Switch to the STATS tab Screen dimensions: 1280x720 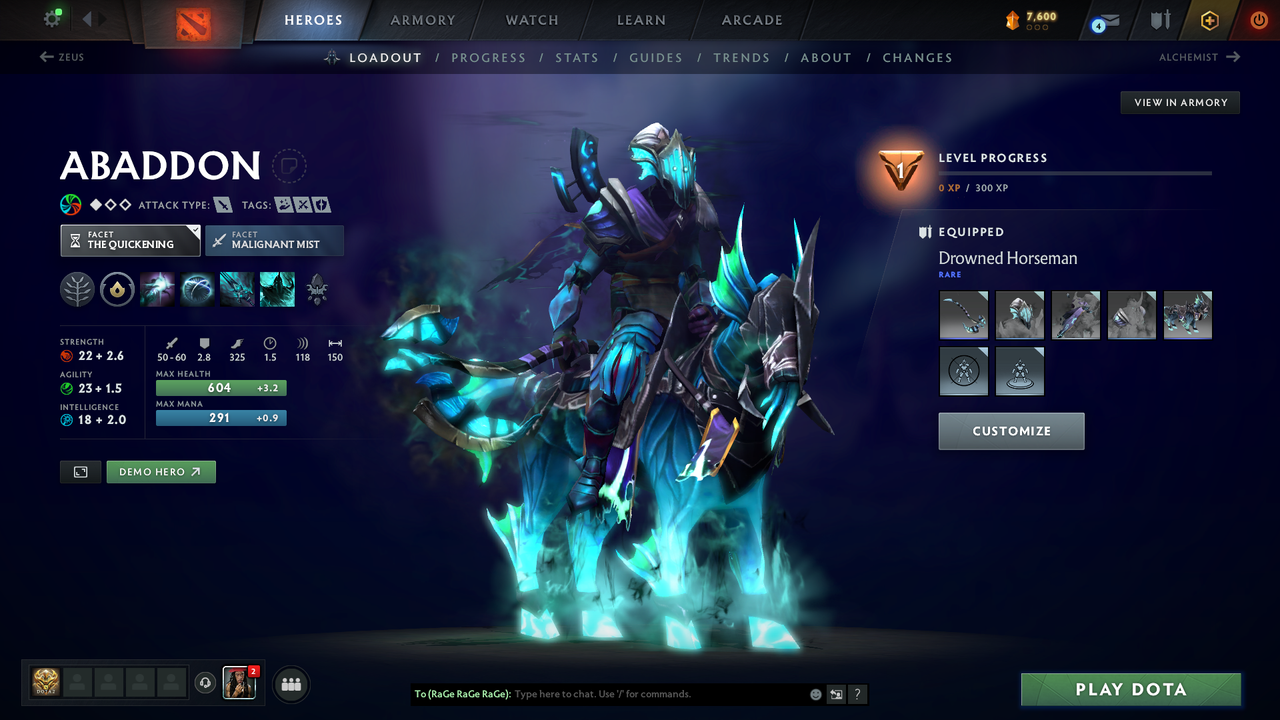pyautogui.click(x=577, y=57)
